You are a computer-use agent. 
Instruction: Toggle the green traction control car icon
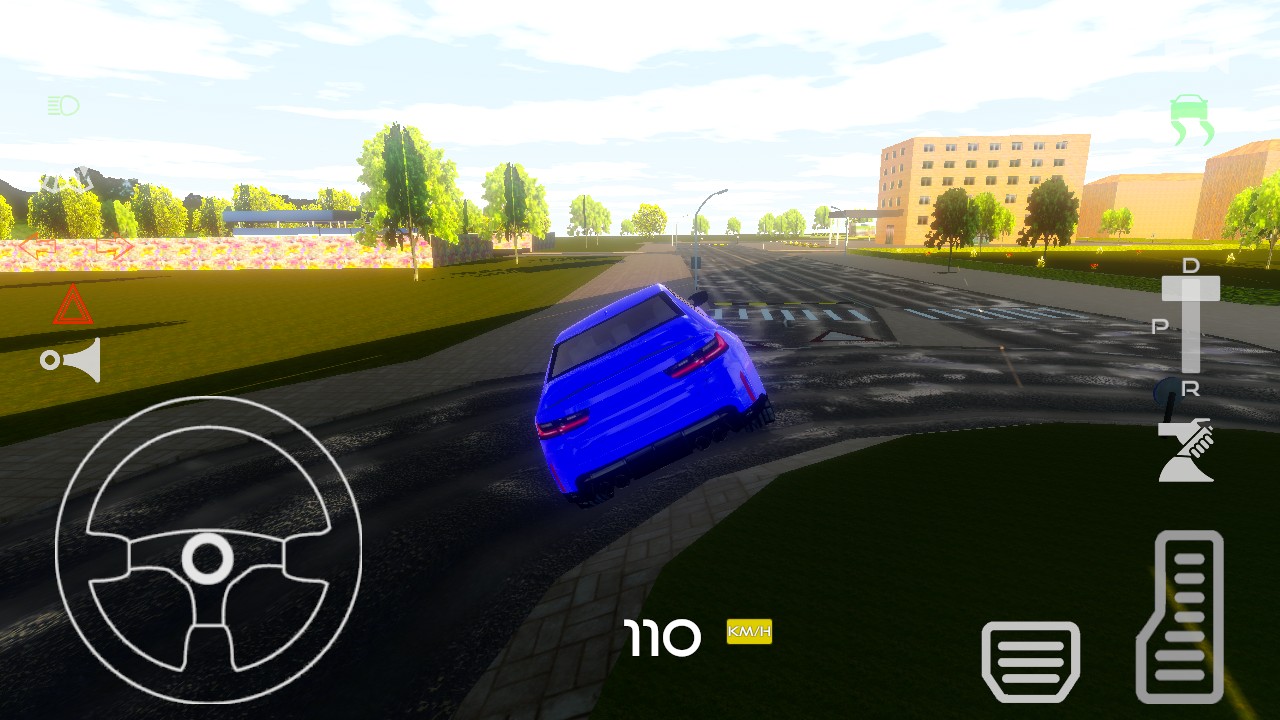[x=1191, y=120]
